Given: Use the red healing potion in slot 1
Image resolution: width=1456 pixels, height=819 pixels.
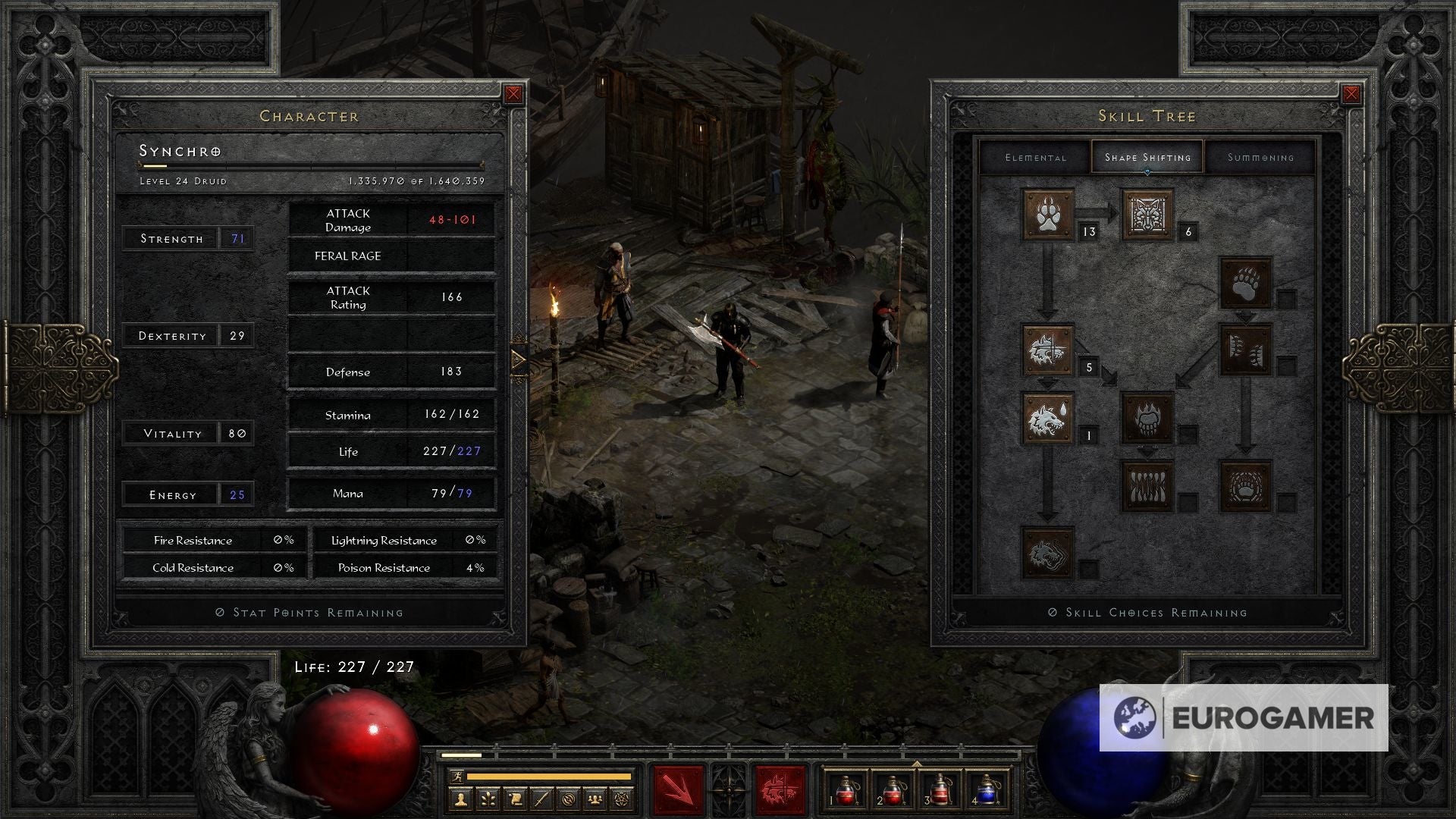Looking at the screenshot, I should [845, 791].
